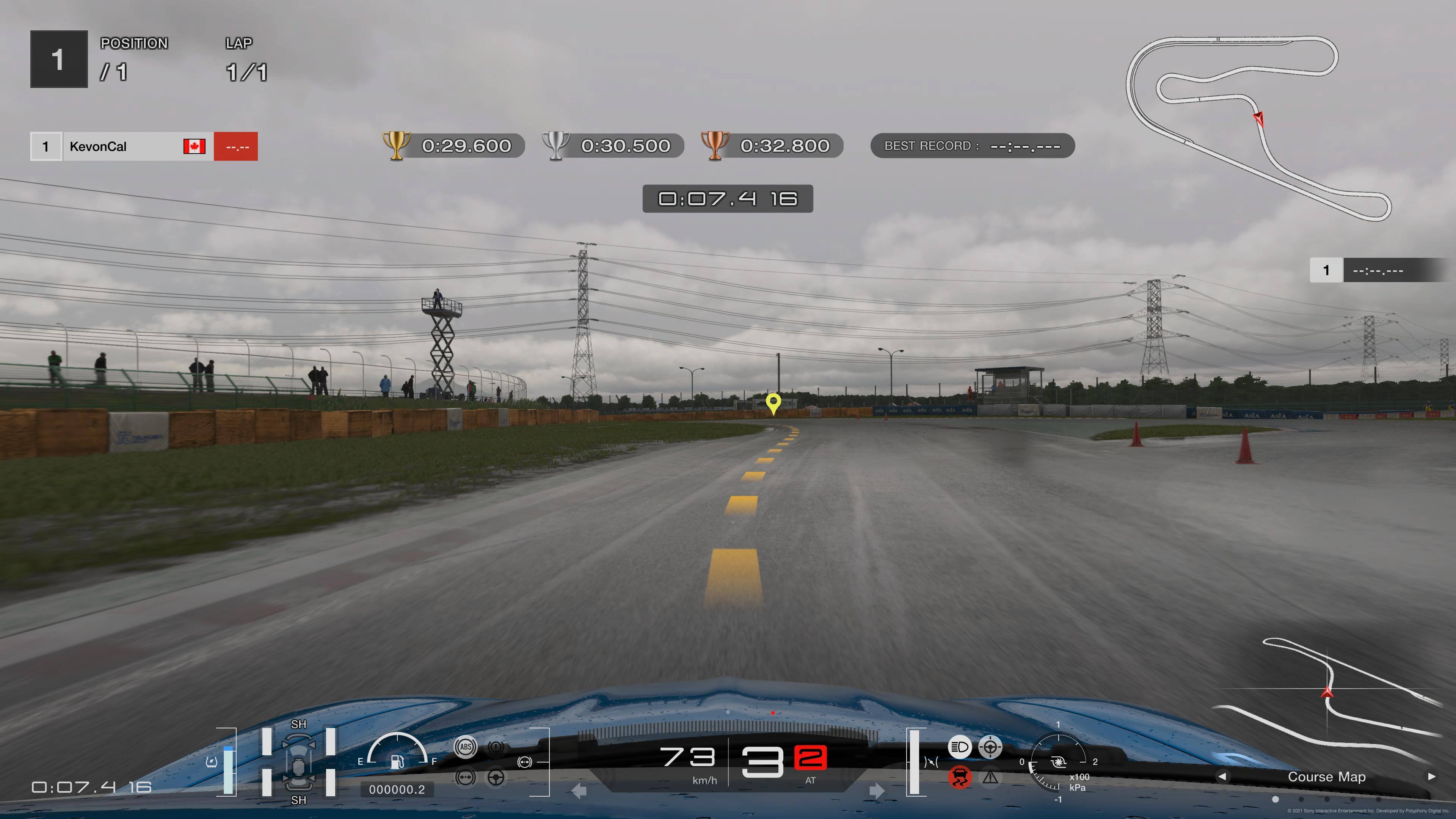Click the left turn signal arrow
Screen dimensions: 1456x819
(579, 791)
